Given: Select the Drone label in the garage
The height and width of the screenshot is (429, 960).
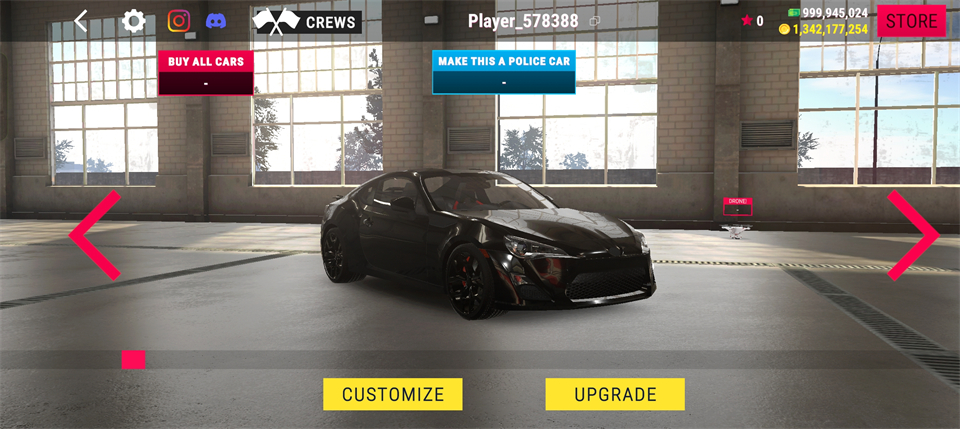Looking at the screenshot, I should [x=737, y=206].
